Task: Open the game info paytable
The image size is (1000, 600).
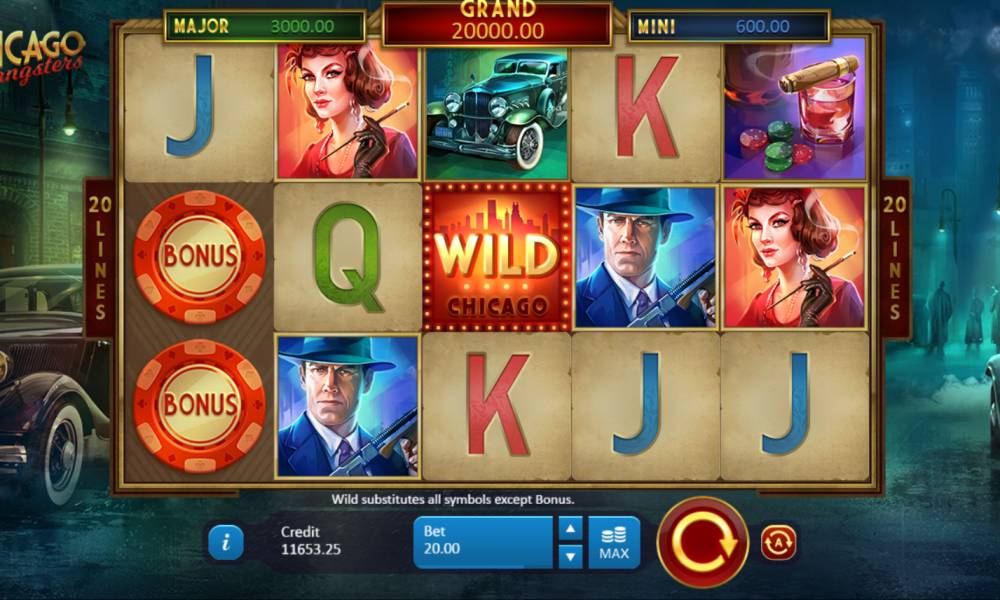Action: tap(226, 542)
